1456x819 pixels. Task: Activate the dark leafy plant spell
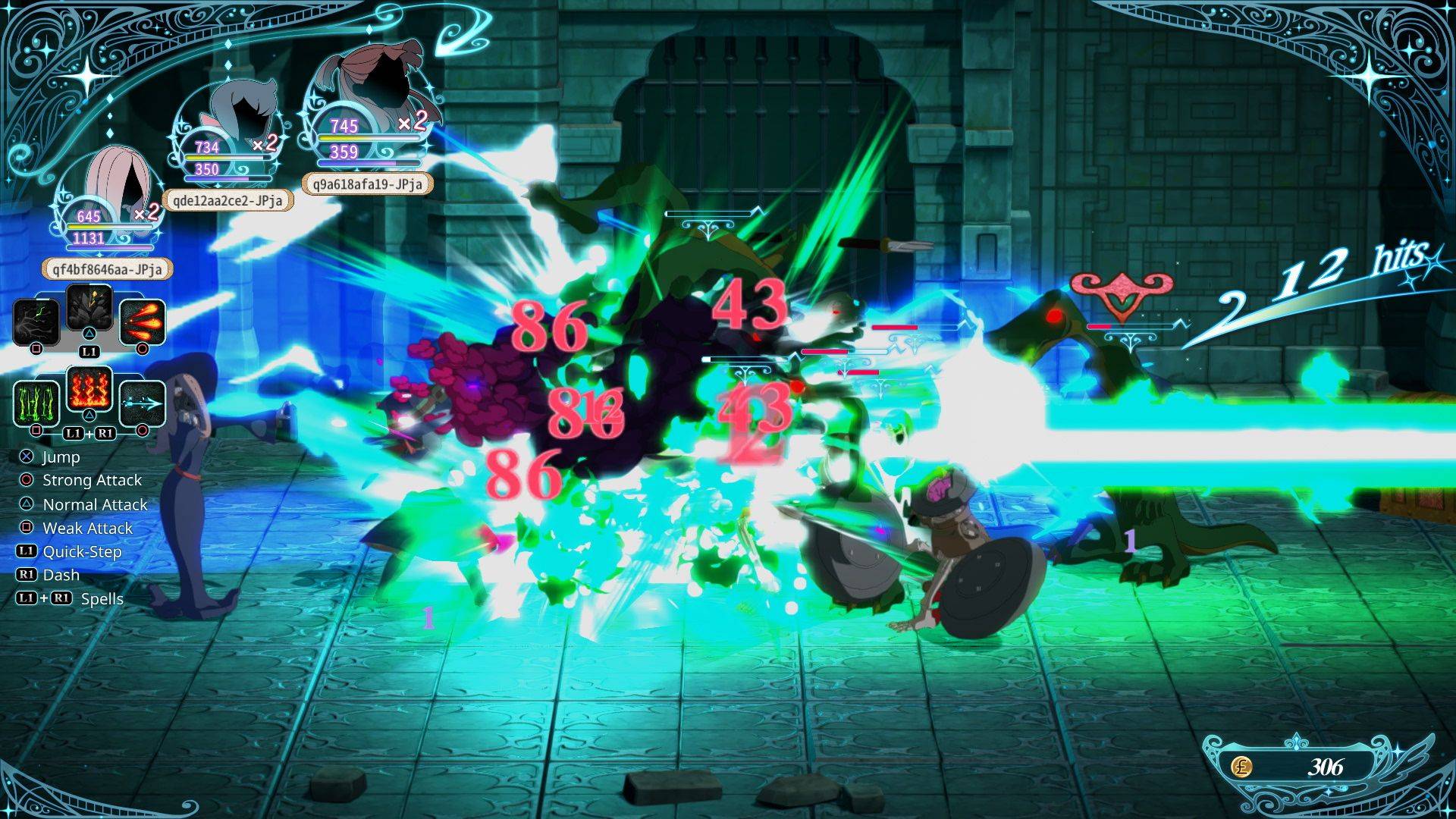[x=89, y=309]
